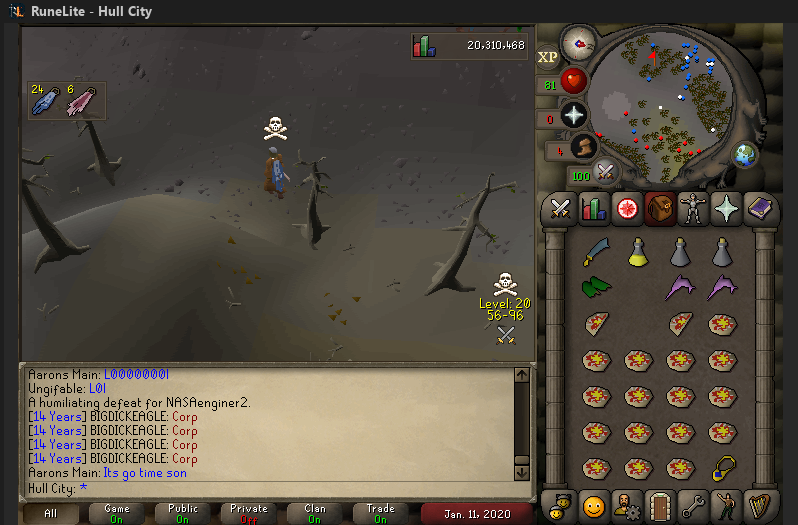Show the Worn Equipment tab
This screenshot has width=798, height=525.
tap(692, 209)
